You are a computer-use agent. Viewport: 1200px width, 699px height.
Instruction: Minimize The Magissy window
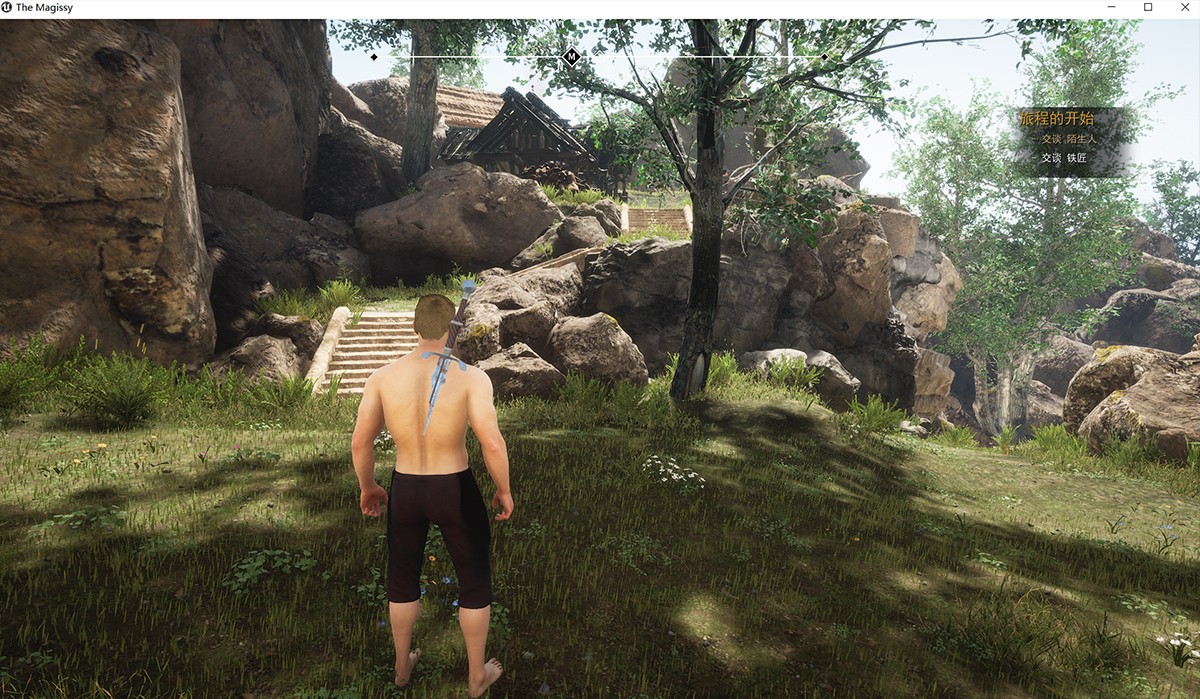coord(1114,8)
